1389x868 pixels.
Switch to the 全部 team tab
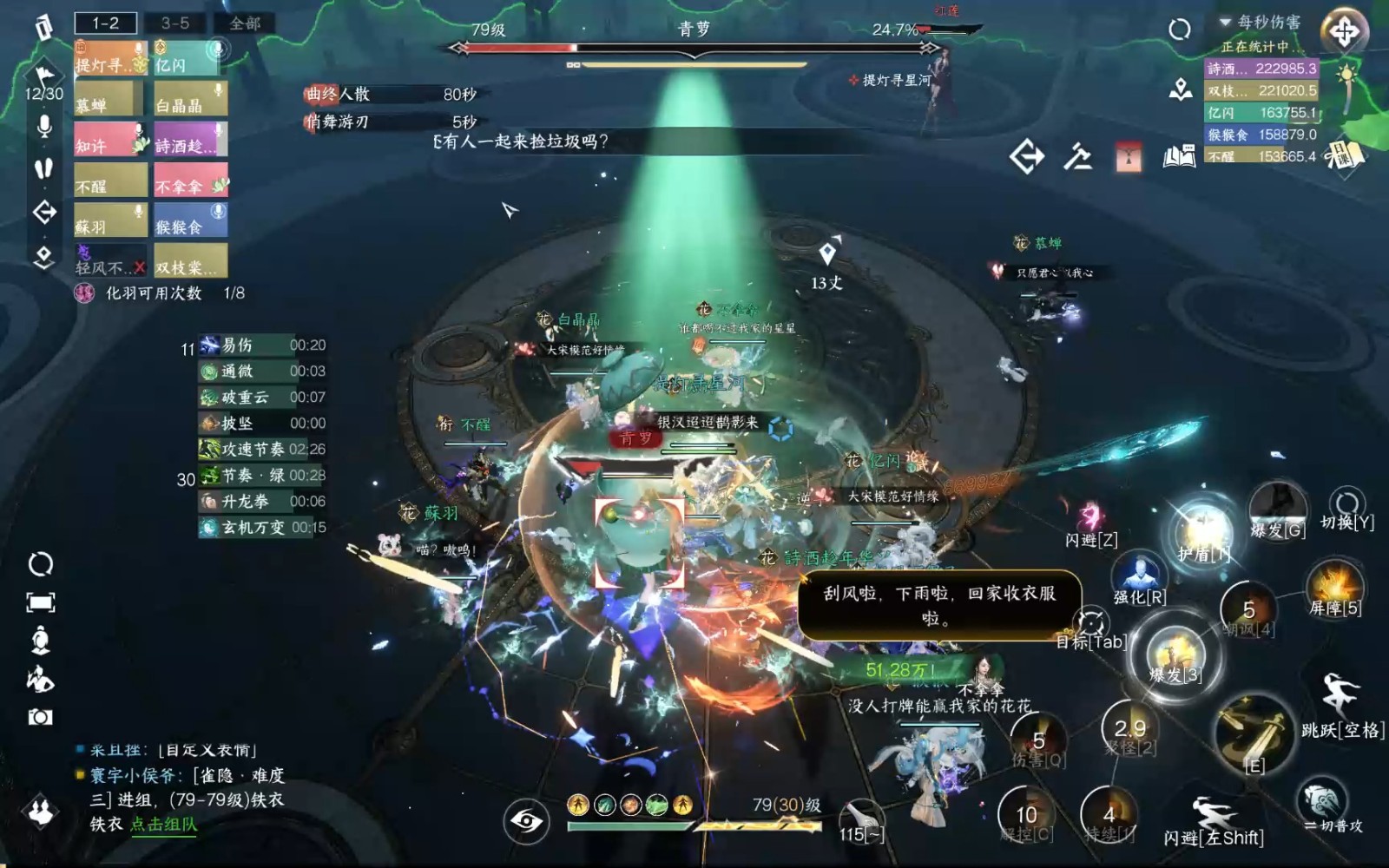pyautogui.click(x=243, y=24)
